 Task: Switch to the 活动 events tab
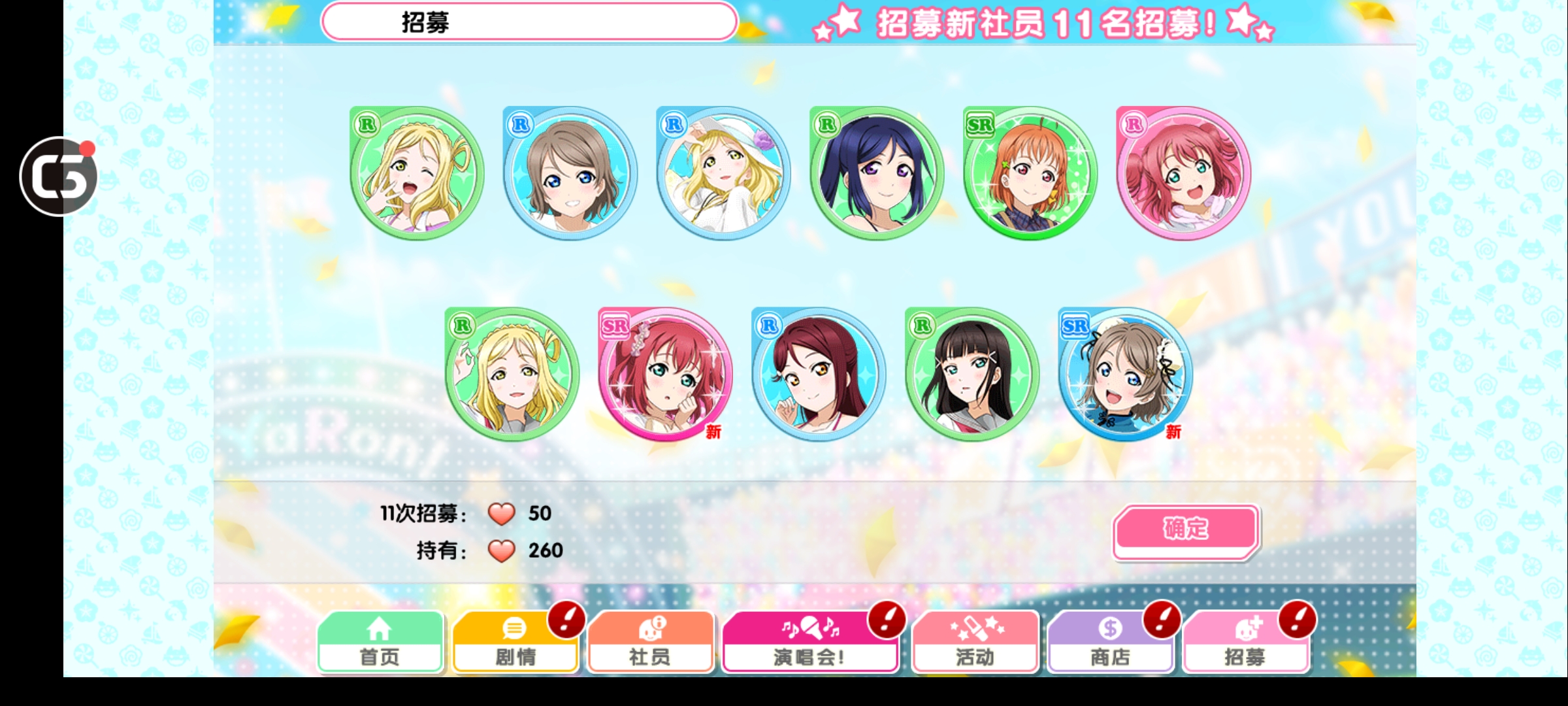pyautogui.click(x=975, y=643)
